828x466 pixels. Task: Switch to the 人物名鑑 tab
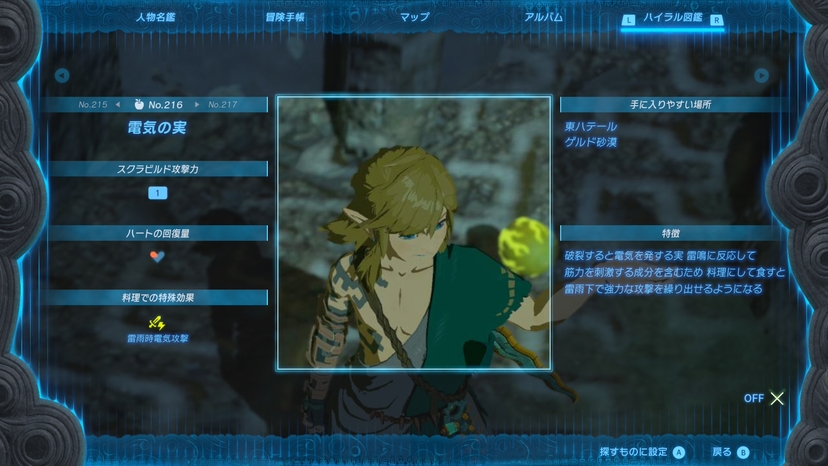(x=155, y=18)
